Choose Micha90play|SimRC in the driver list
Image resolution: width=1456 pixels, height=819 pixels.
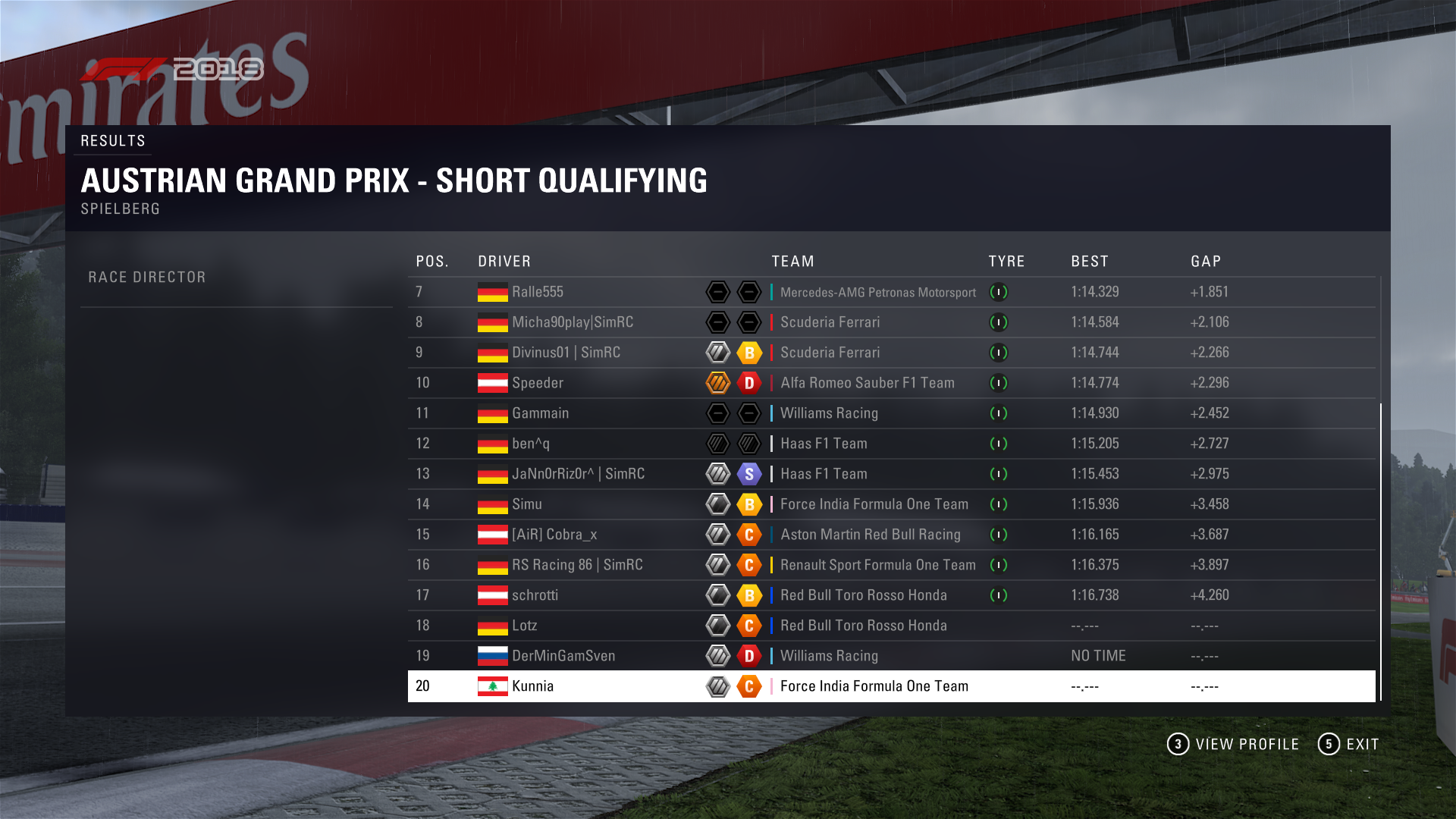pyautogui.click(x=572, y=322)
